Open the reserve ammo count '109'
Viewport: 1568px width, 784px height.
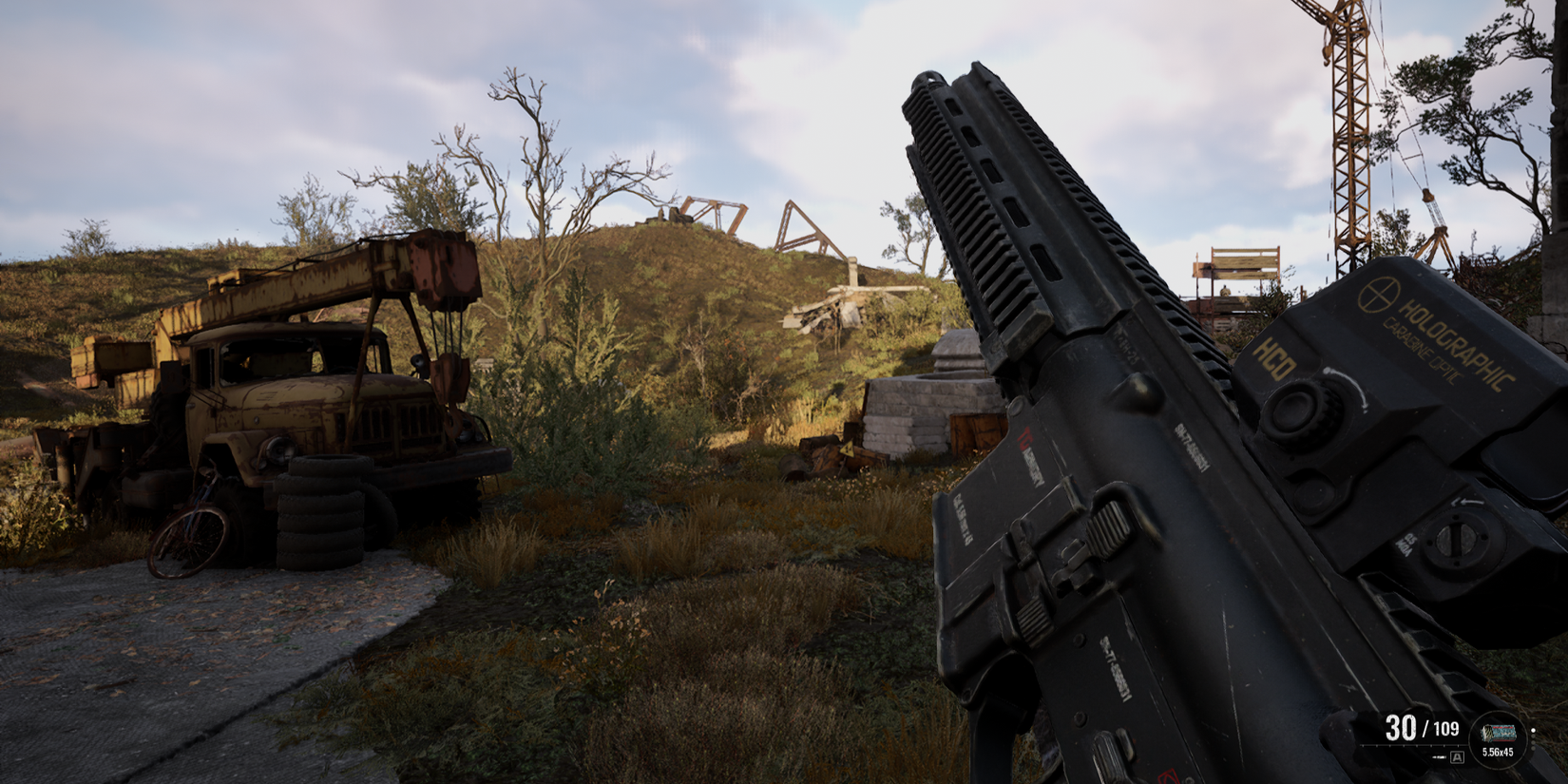pyautogui.click(x=1446, y=729)
